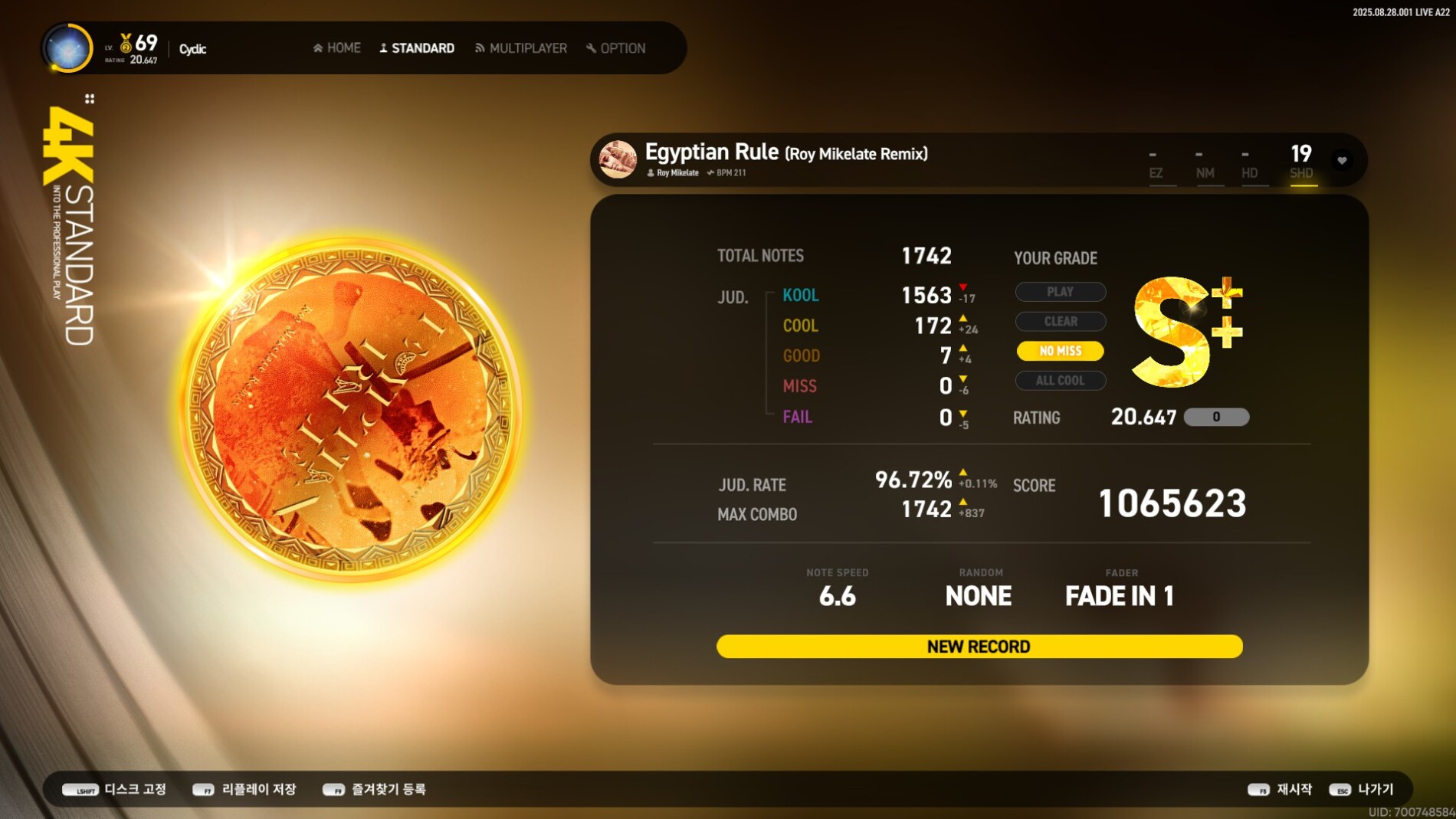
Task: Select the EZ difficulty tab
Action: click(1156, 165)
